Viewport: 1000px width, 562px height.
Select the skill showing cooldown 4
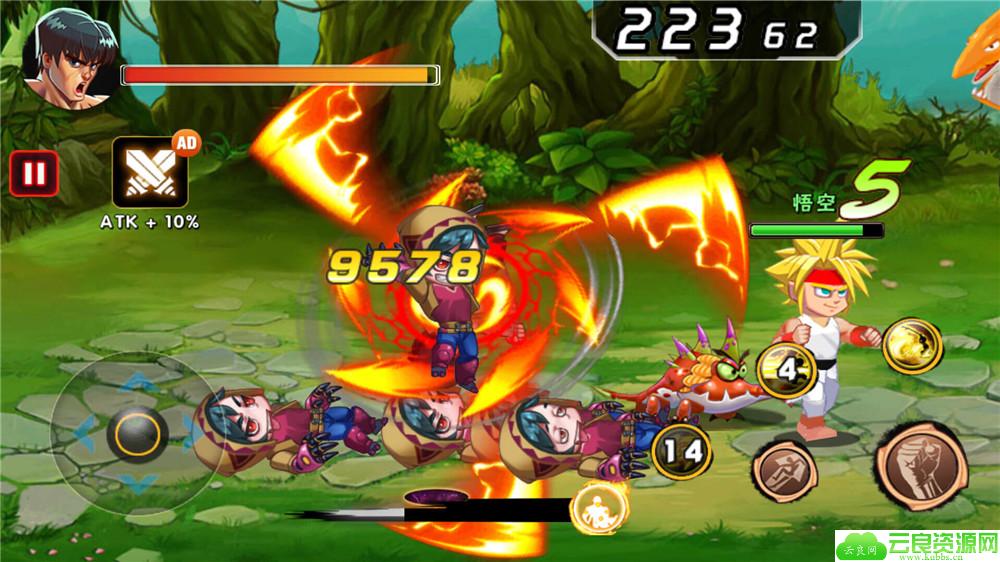point(790,370)
